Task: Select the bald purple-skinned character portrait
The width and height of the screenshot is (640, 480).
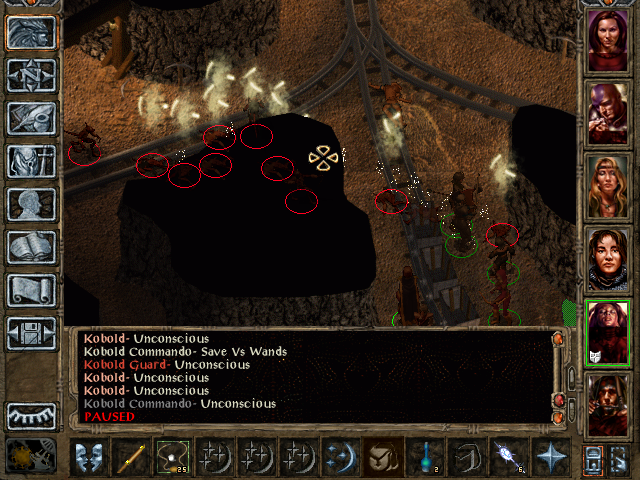Action: pyautogui.click(x=607, y=112)
